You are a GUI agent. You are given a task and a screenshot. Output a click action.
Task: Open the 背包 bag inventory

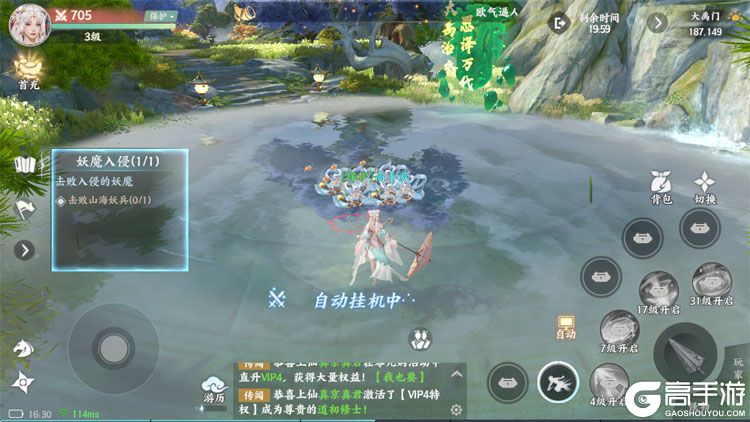click(x=660, y=186)
